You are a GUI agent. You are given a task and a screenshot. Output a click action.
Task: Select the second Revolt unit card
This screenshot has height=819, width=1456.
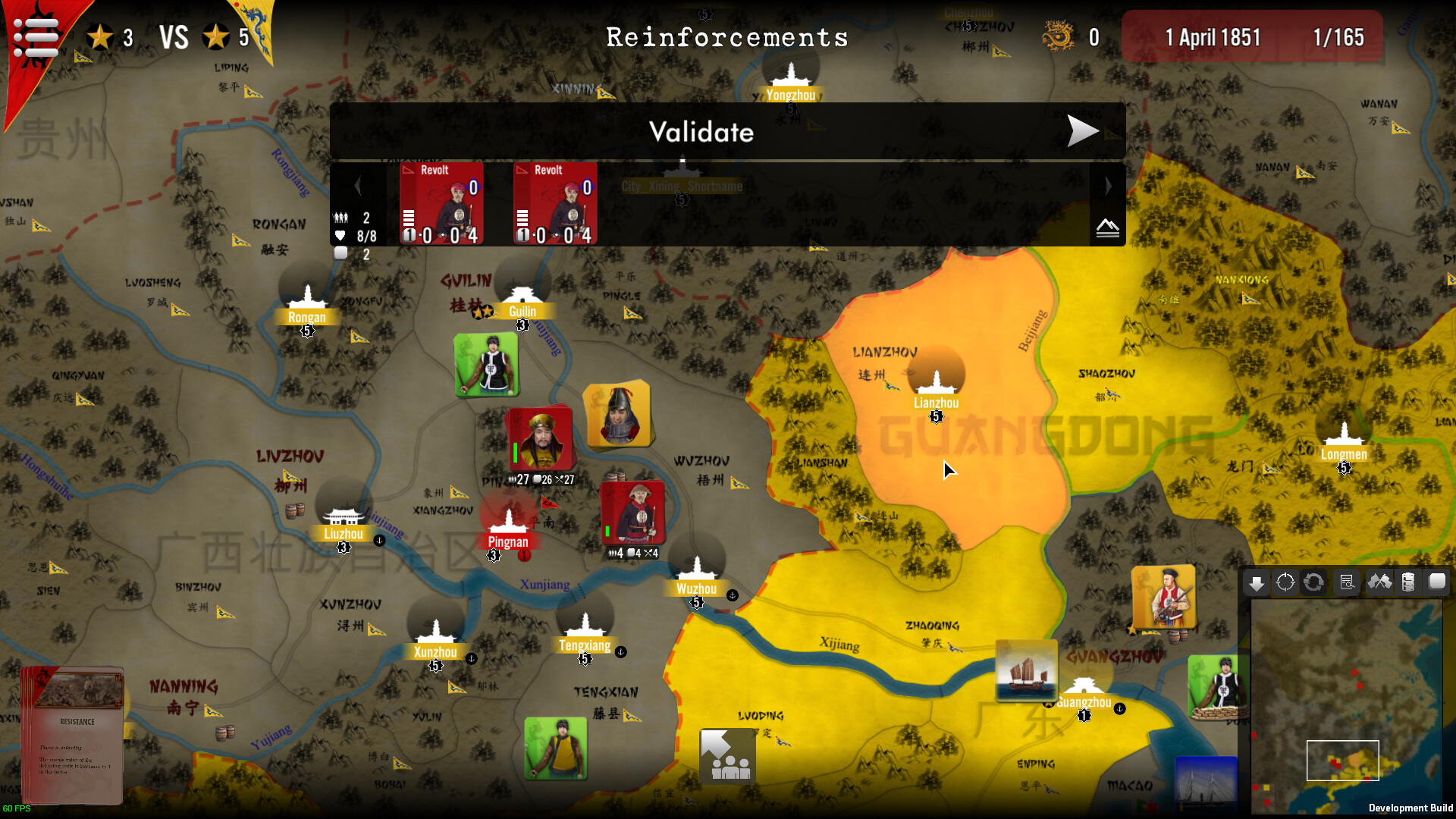tap(555, 203)
